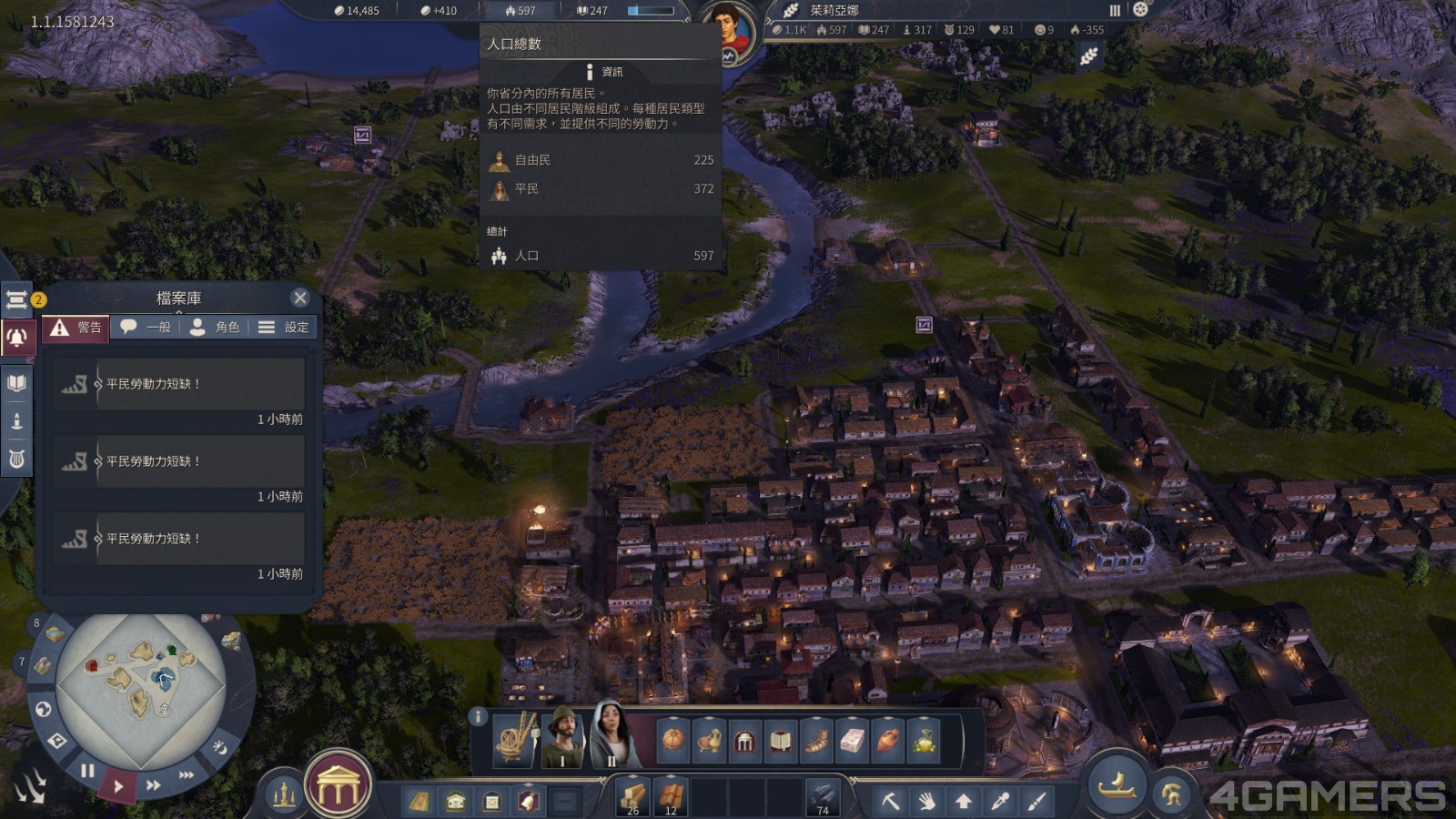Switch to the 一般 general tab

tap(147, 328)
